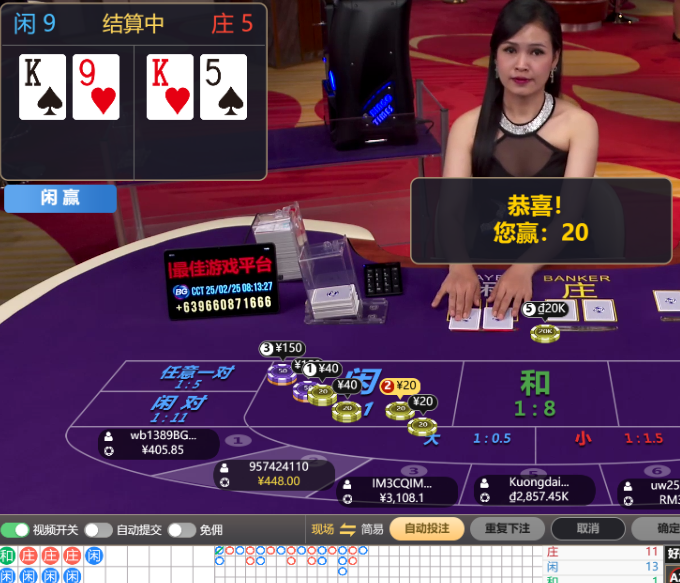The width and height of the screenshot is (680, 583).
Task: Bet on the 大 big 1:0.5 area
Action: (x=470, y=438)
